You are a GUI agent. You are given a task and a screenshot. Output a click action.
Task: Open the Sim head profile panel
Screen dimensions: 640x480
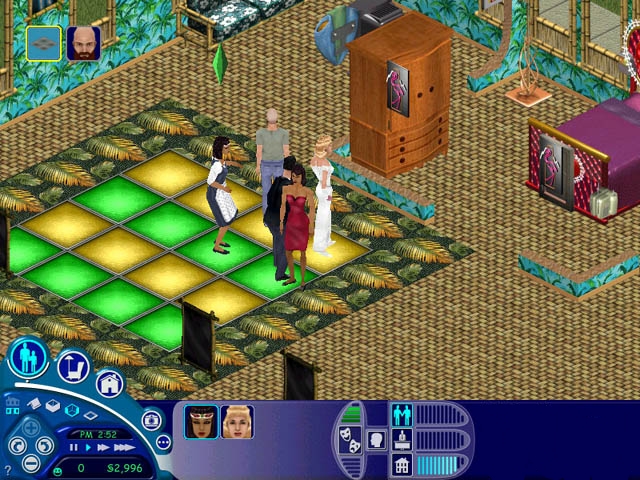coord(378,438)
